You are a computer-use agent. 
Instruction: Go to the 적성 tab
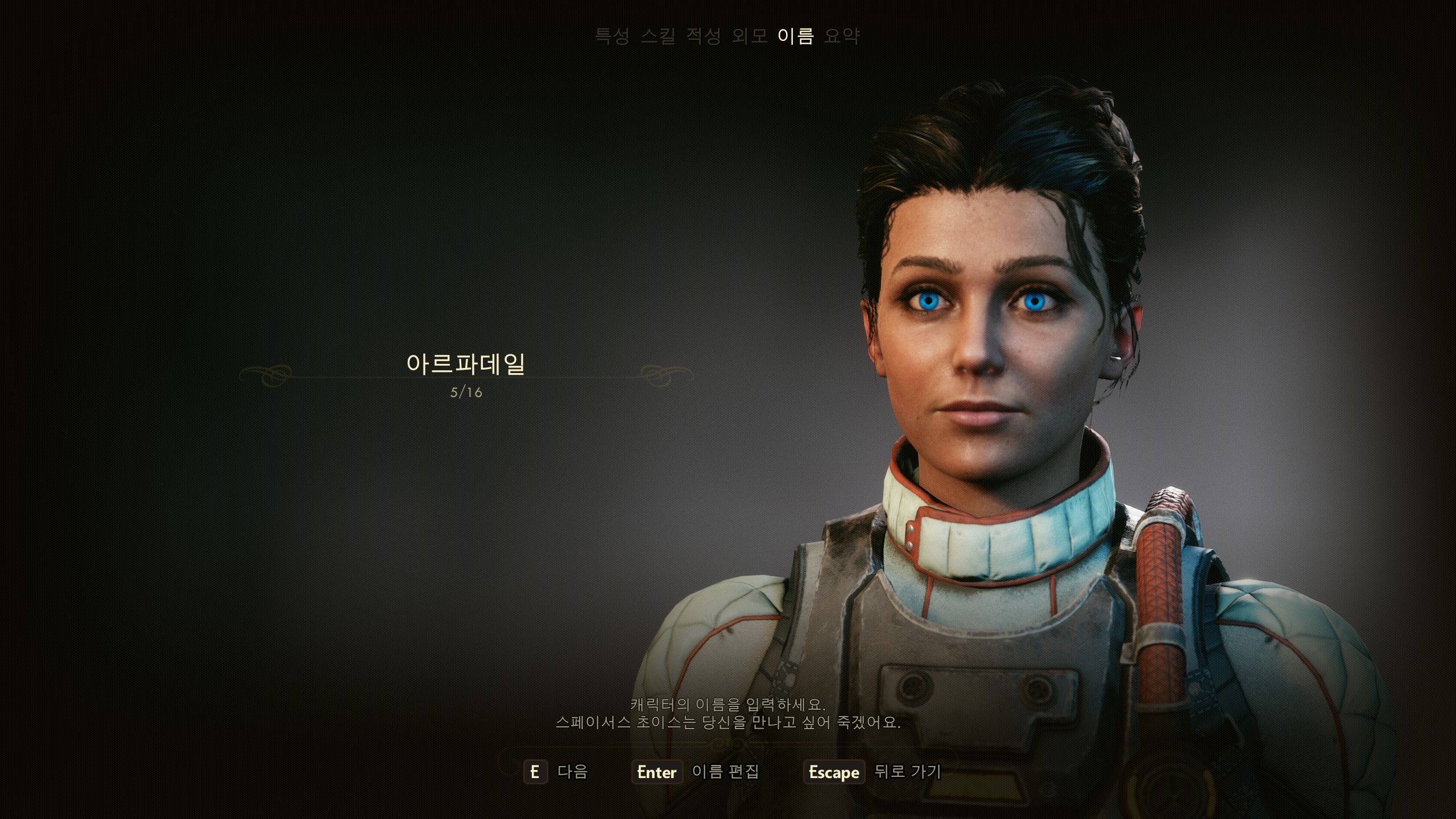704,36
